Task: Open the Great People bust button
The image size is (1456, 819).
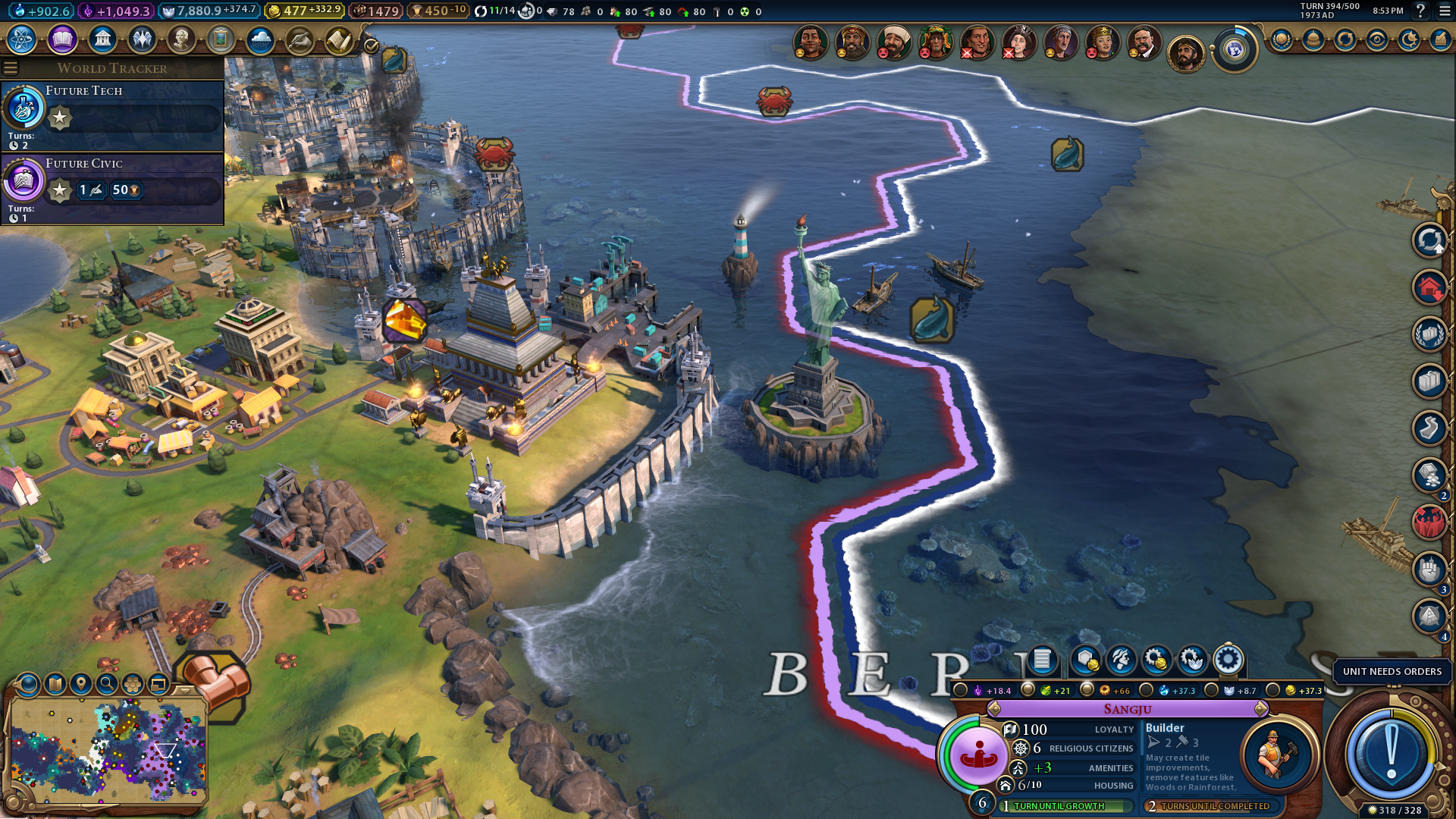Action: [181, 39]
